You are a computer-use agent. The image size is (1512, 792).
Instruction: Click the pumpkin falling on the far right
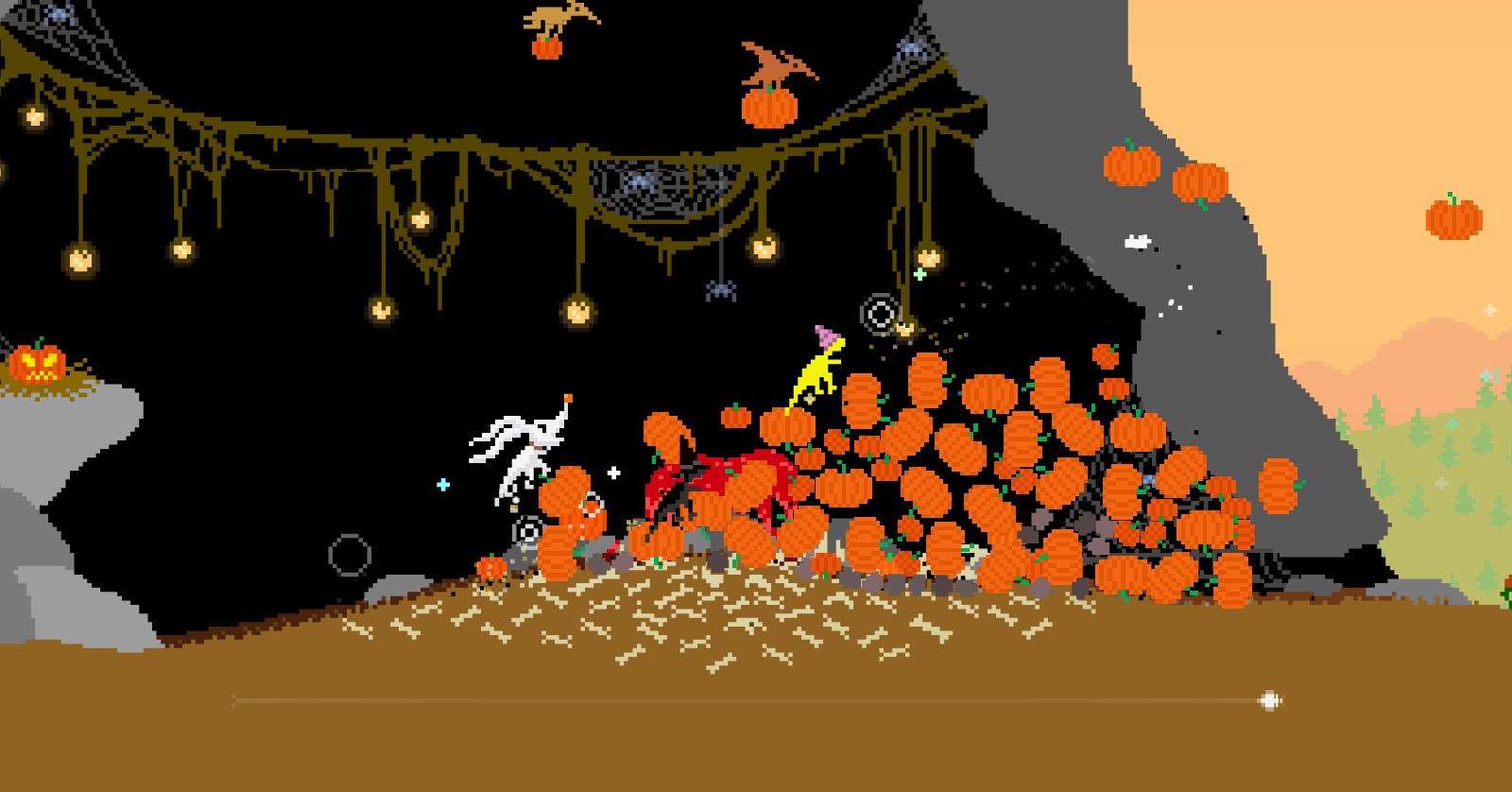pos(1452,222)
